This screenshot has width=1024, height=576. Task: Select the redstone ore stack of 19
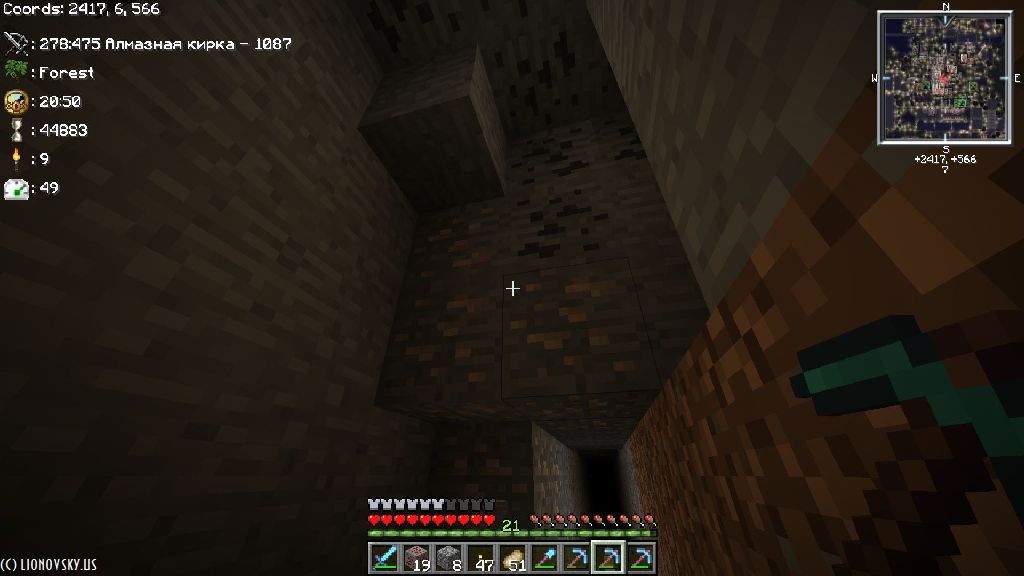click(417, 557)
